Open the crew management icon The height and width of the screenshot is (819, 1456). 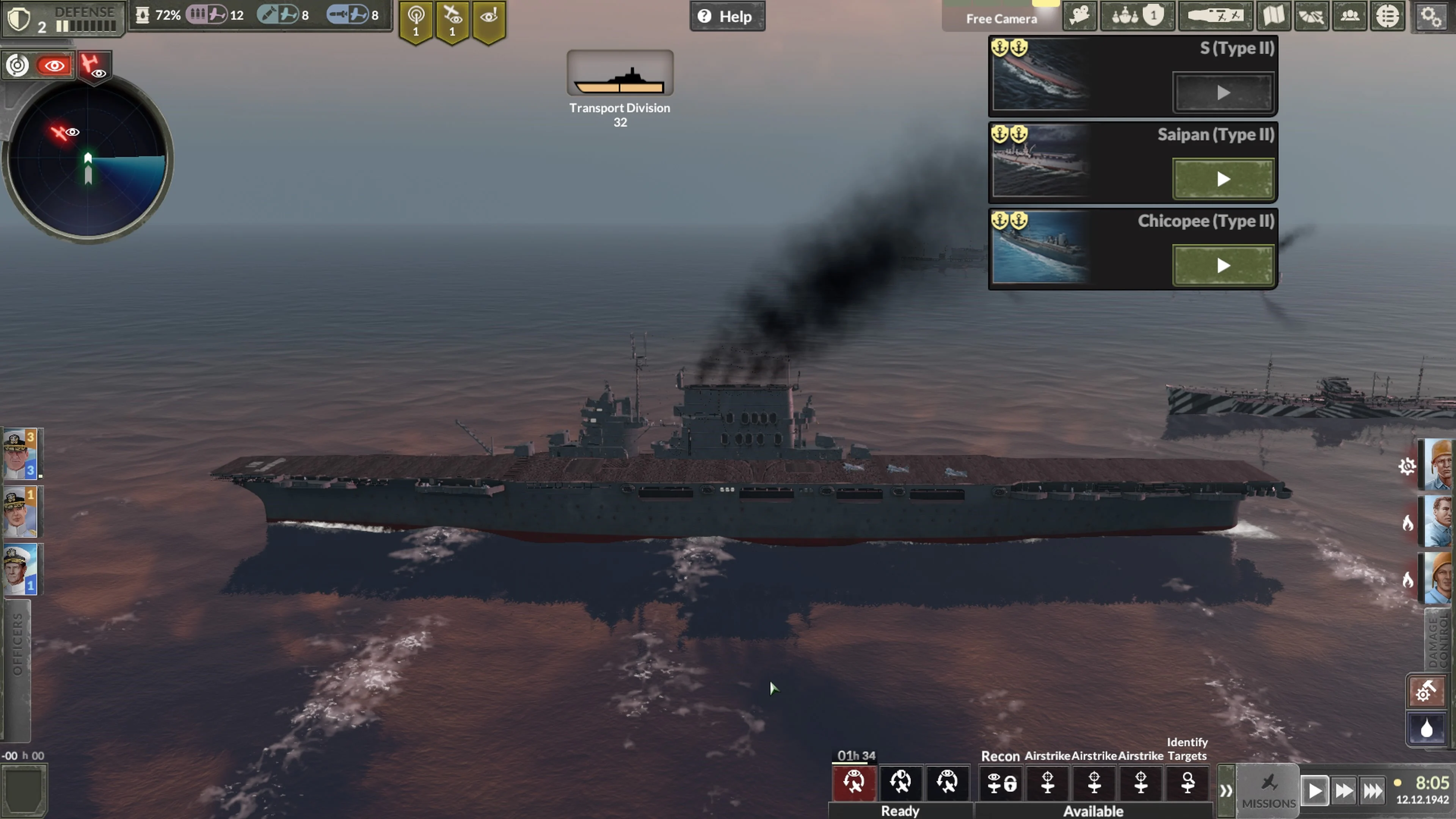[x=1350, y=16]
